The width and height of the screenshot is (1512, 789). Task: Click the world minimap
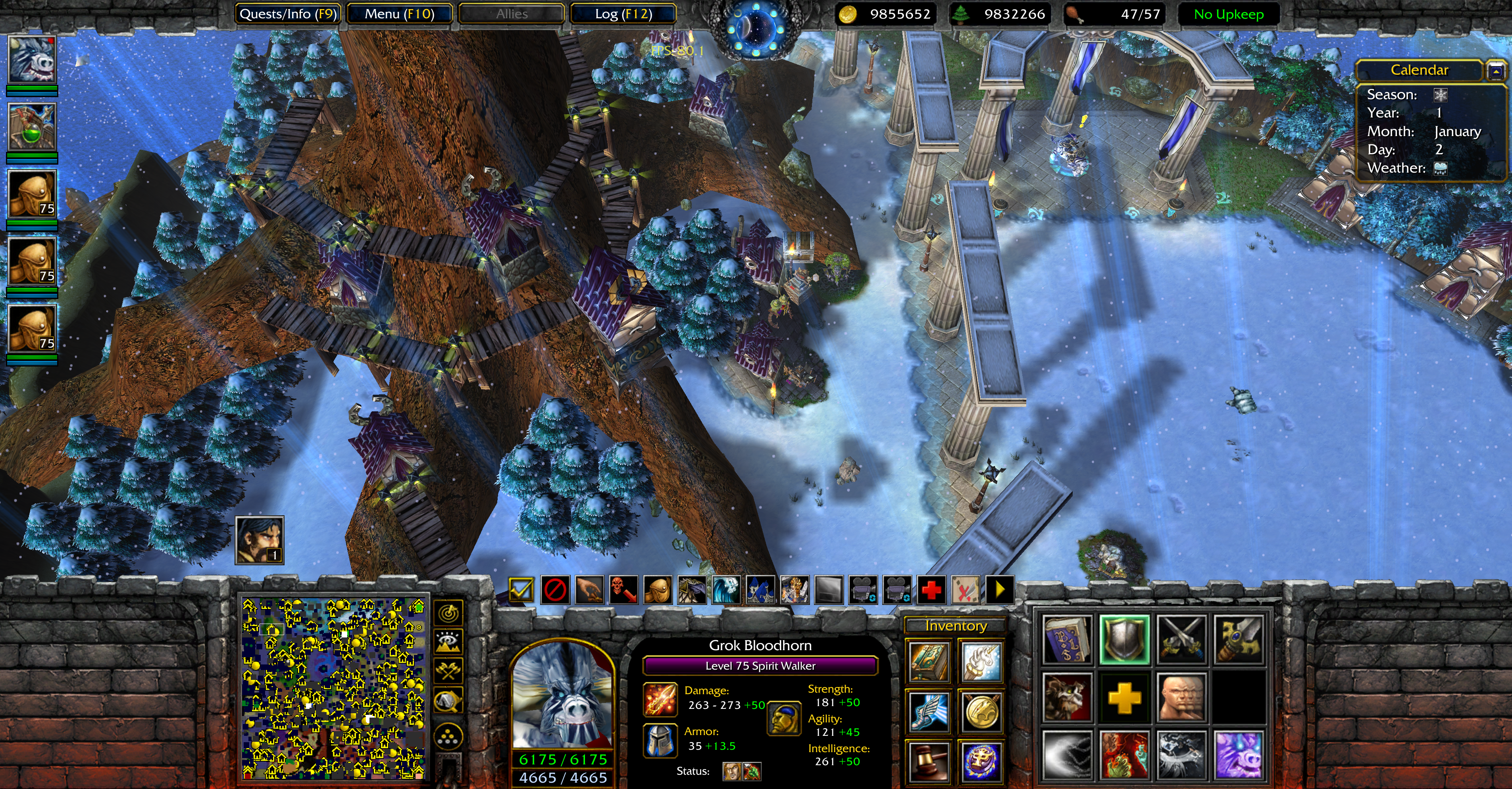point(333,688)
